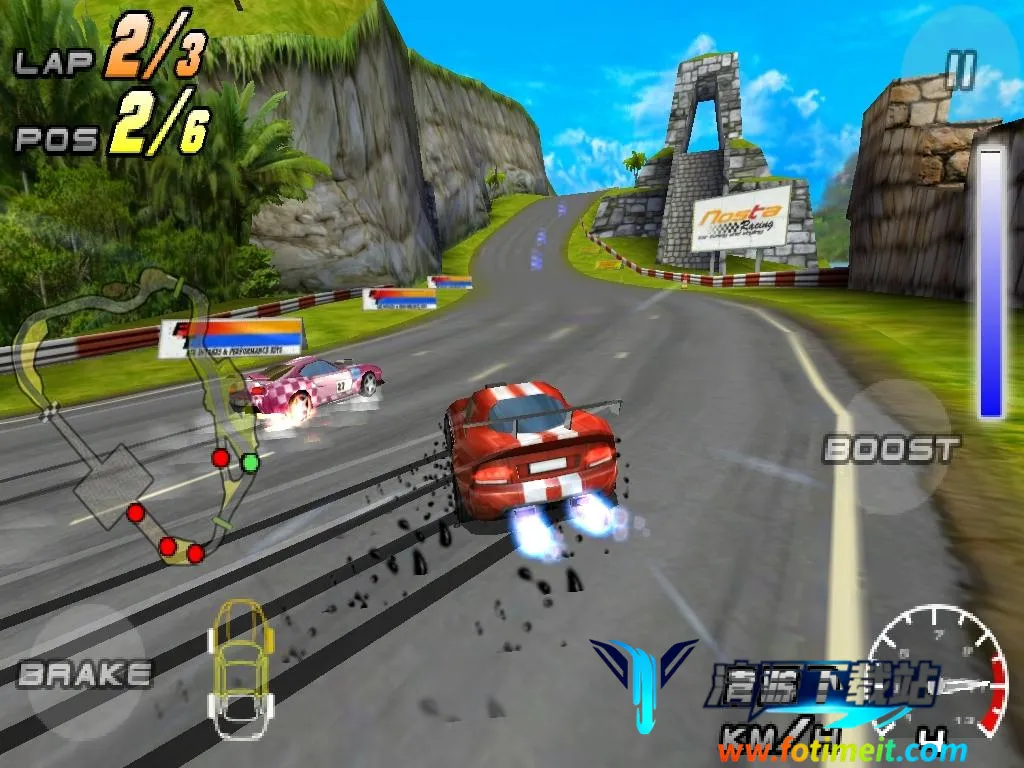This screenshot has height=768, width=1024.
Task: Pause the race with the pause button
Action: coord(960,71)
